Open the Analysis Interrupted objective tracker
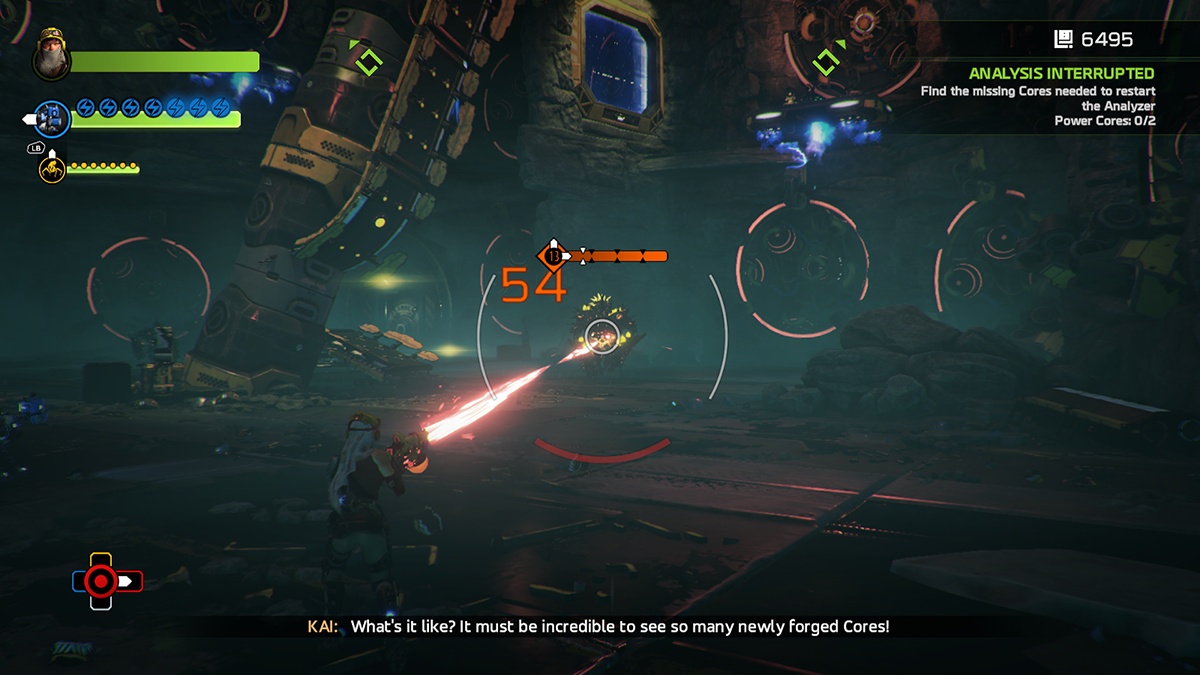The width and height of the screenshot is (1200, 675). coord(1061,73)
